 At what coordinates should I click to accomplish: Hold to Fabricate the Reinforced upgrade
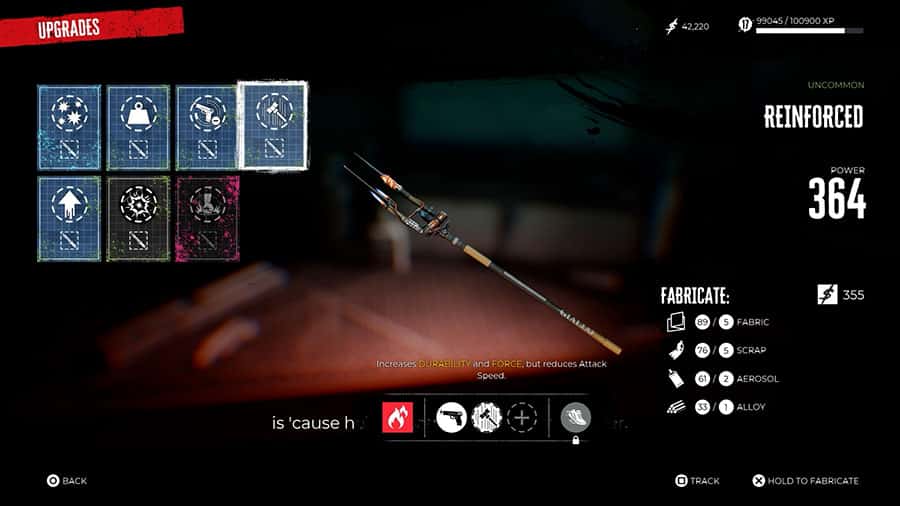805,481
